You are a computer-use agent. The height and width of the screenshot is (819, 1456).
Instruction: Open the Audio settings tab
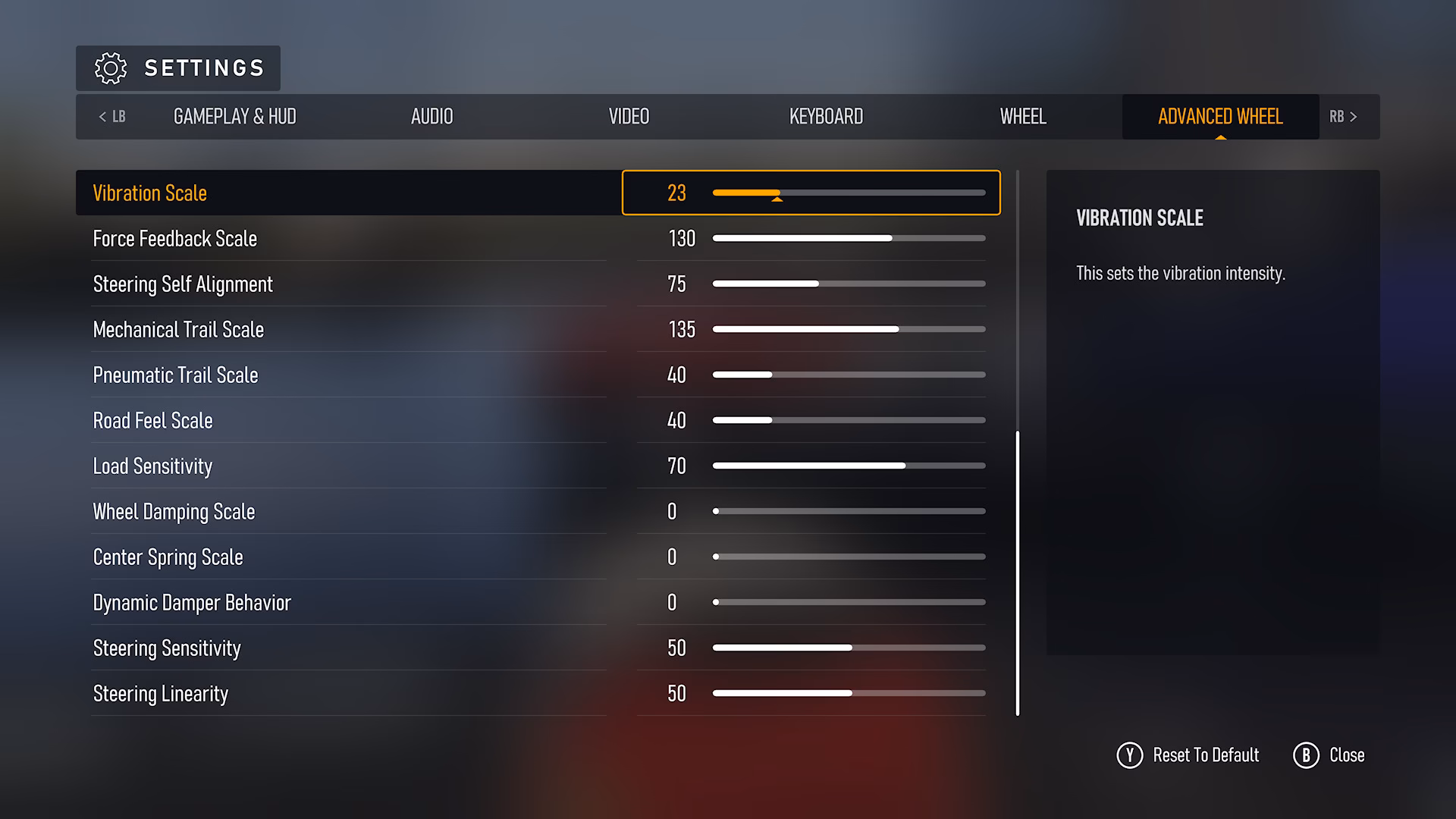tap(431, 117)
